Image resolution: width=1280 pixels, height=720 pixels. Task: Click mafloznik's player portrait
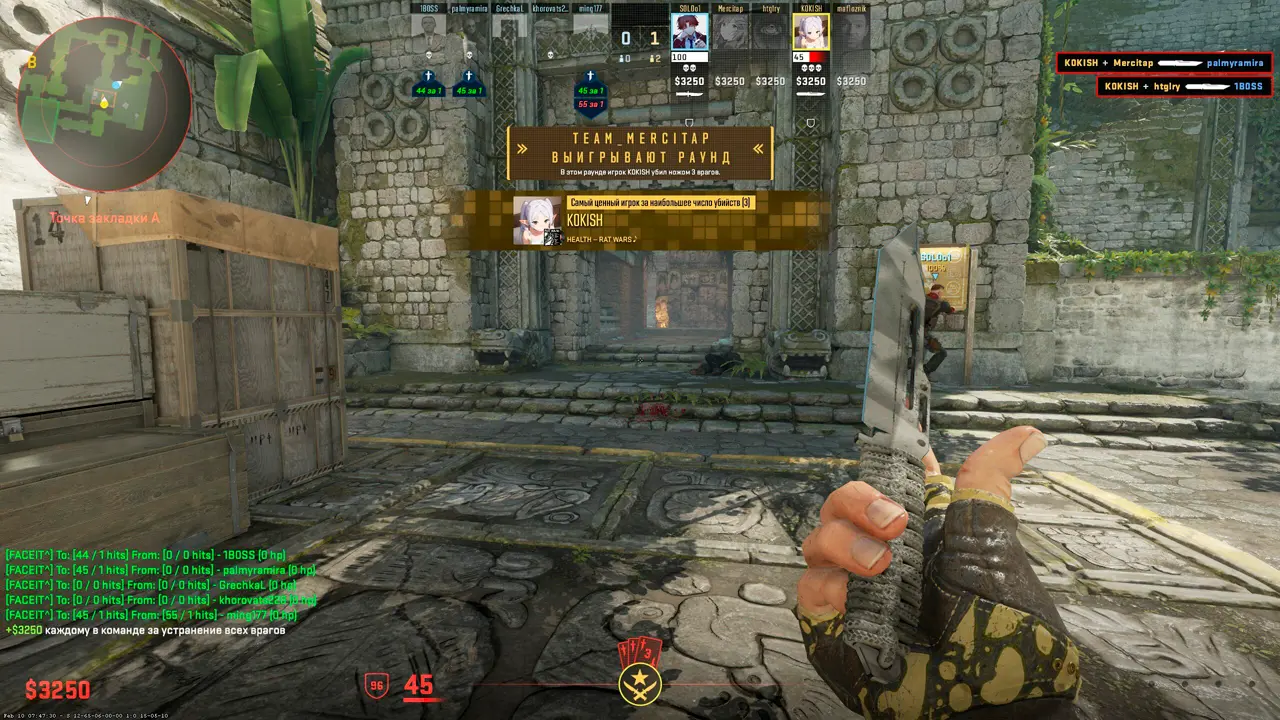[x=851, y=32]
